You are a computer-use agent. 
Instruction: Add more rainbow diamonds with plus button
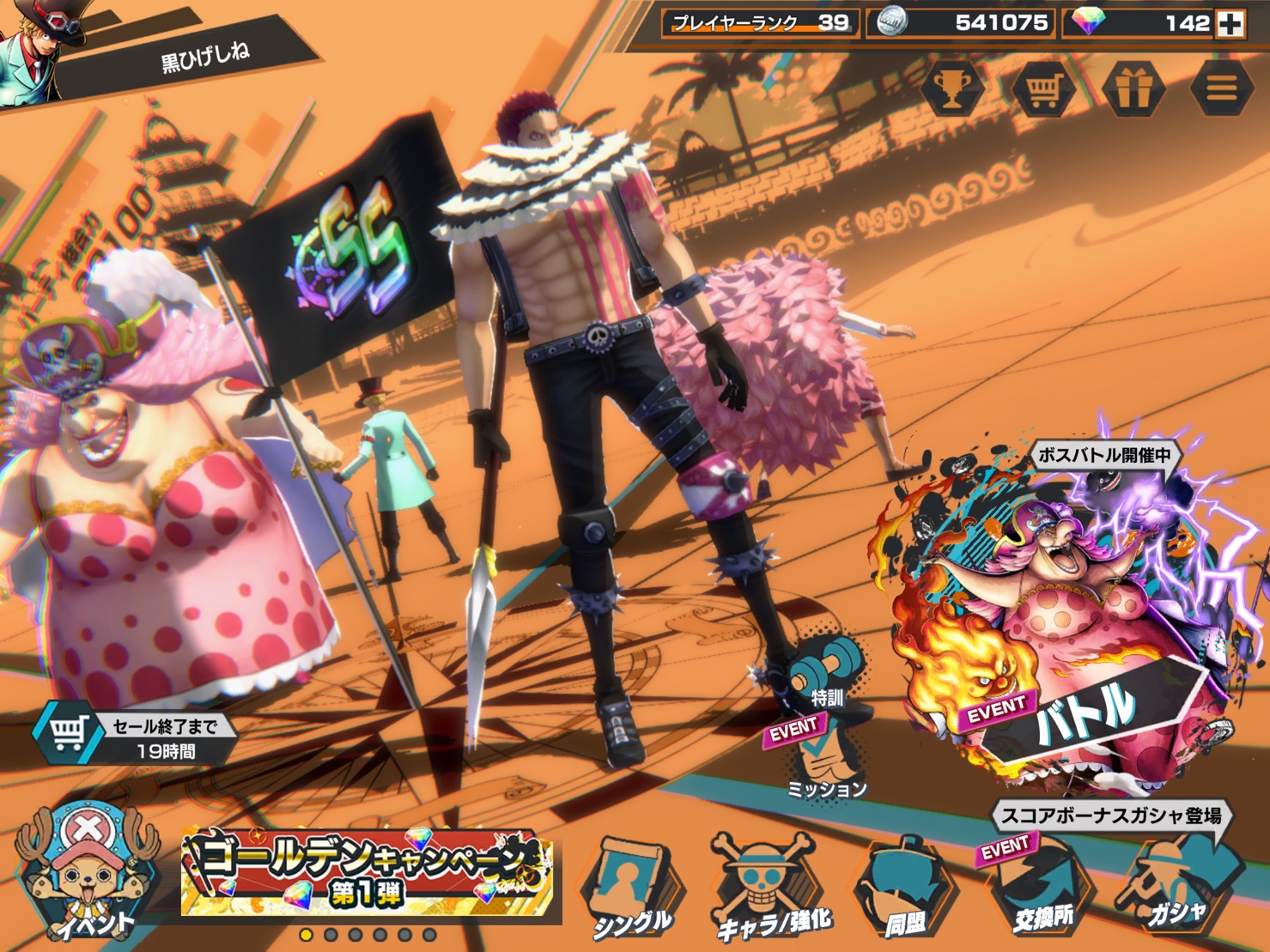click(1231, 24)
